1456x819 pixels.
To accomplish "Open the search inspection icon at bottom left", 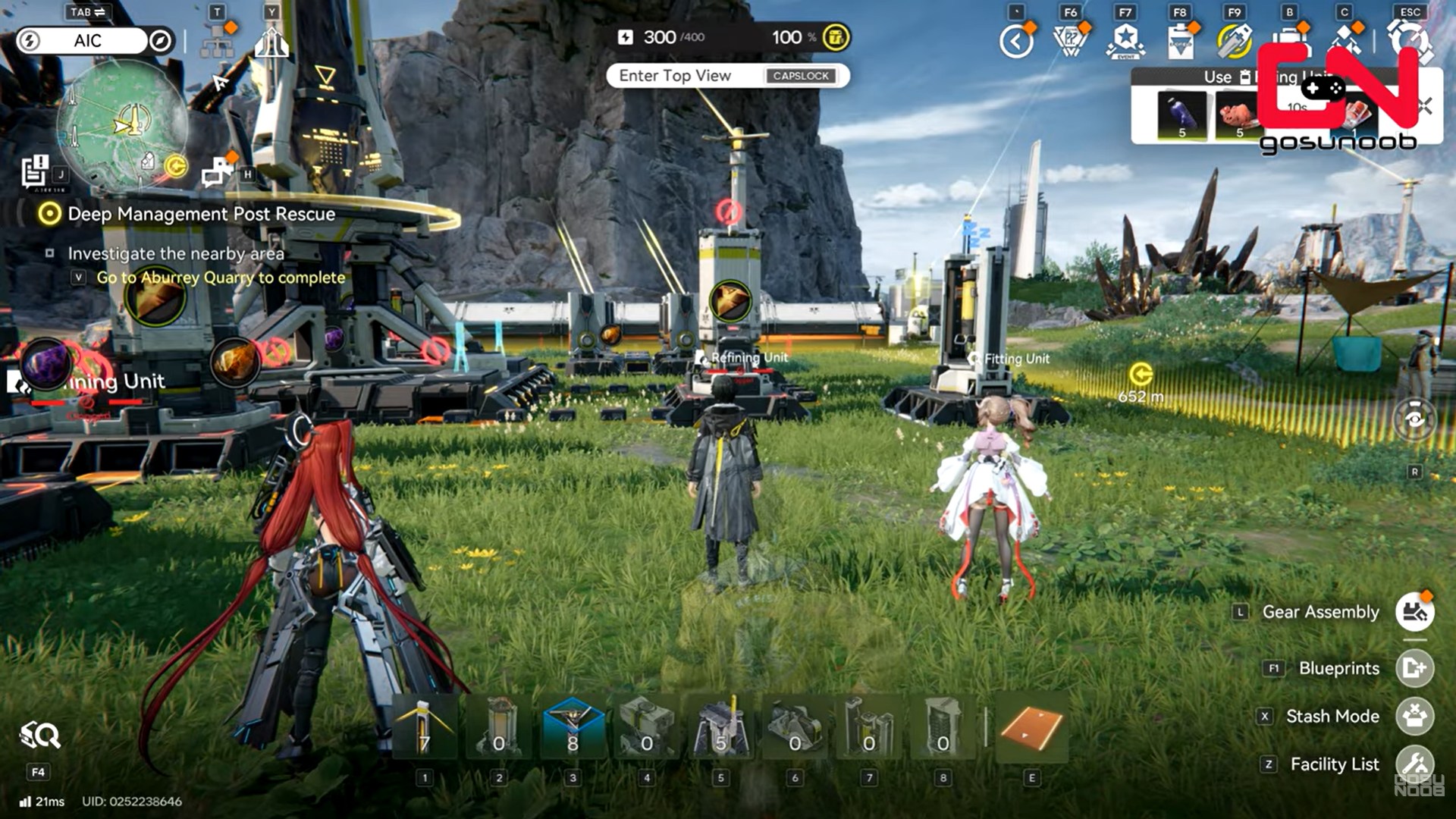I will (x=39, y=735).
